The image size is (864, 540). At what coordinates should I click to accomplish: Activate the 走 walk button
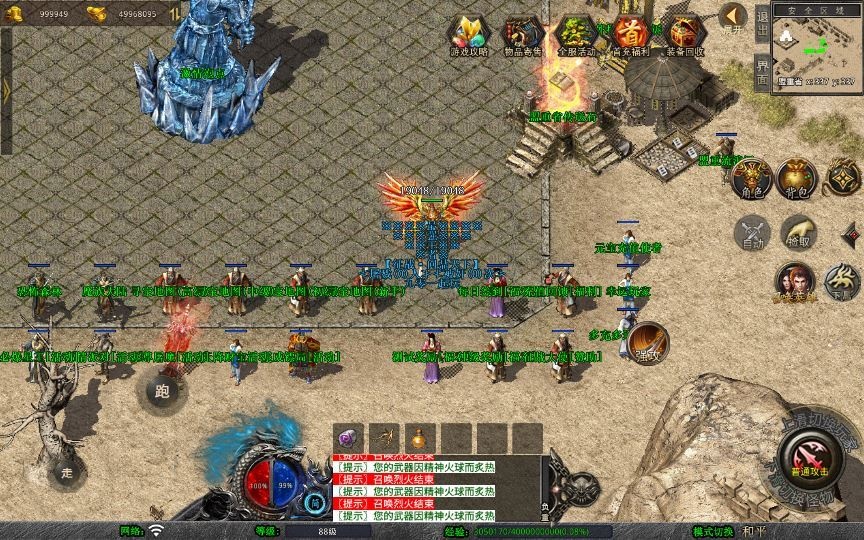(x=68, y=471)
